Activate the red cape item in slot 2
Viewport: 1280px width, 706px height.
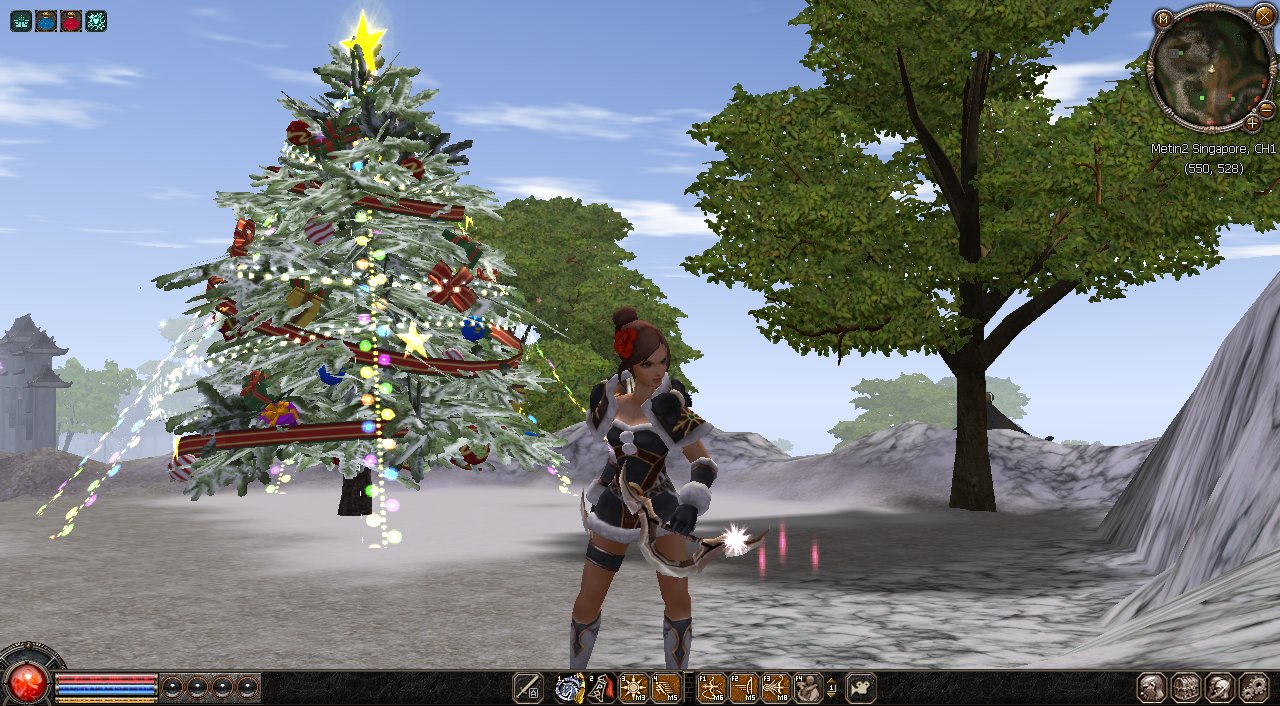[601, 687]
